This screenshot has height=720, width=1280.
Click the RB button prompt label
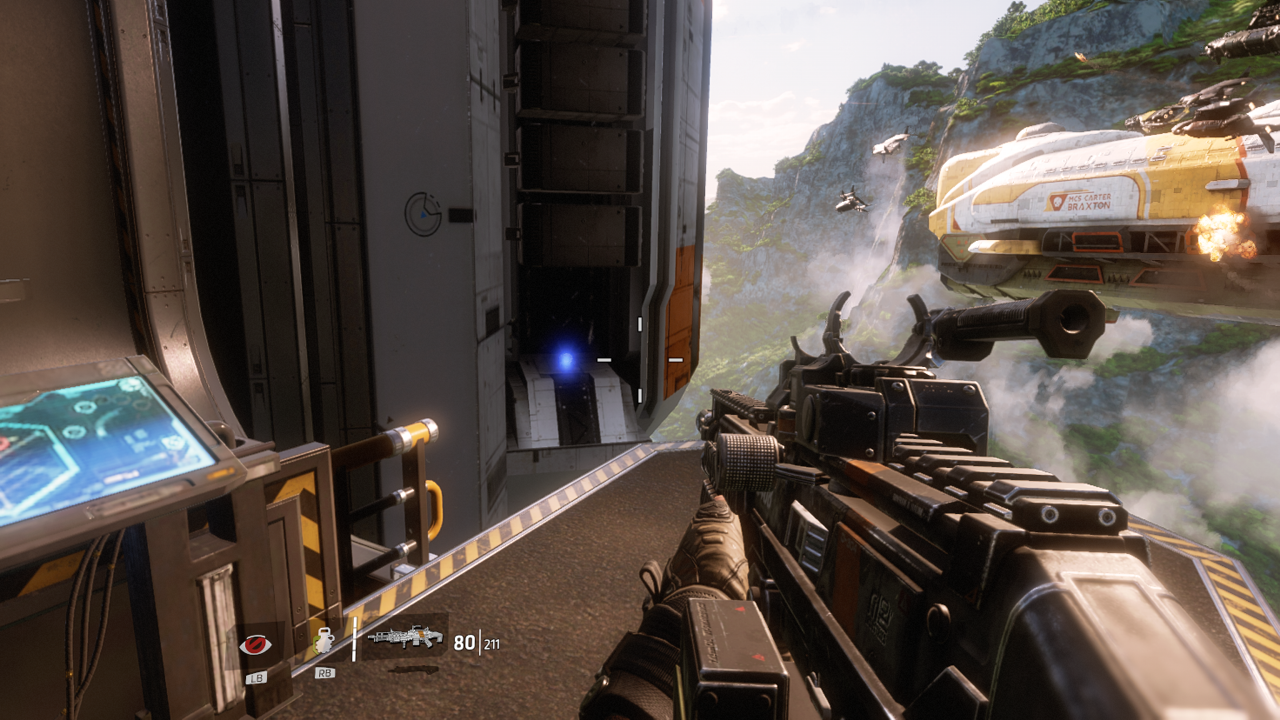click(x=325, y=672)
